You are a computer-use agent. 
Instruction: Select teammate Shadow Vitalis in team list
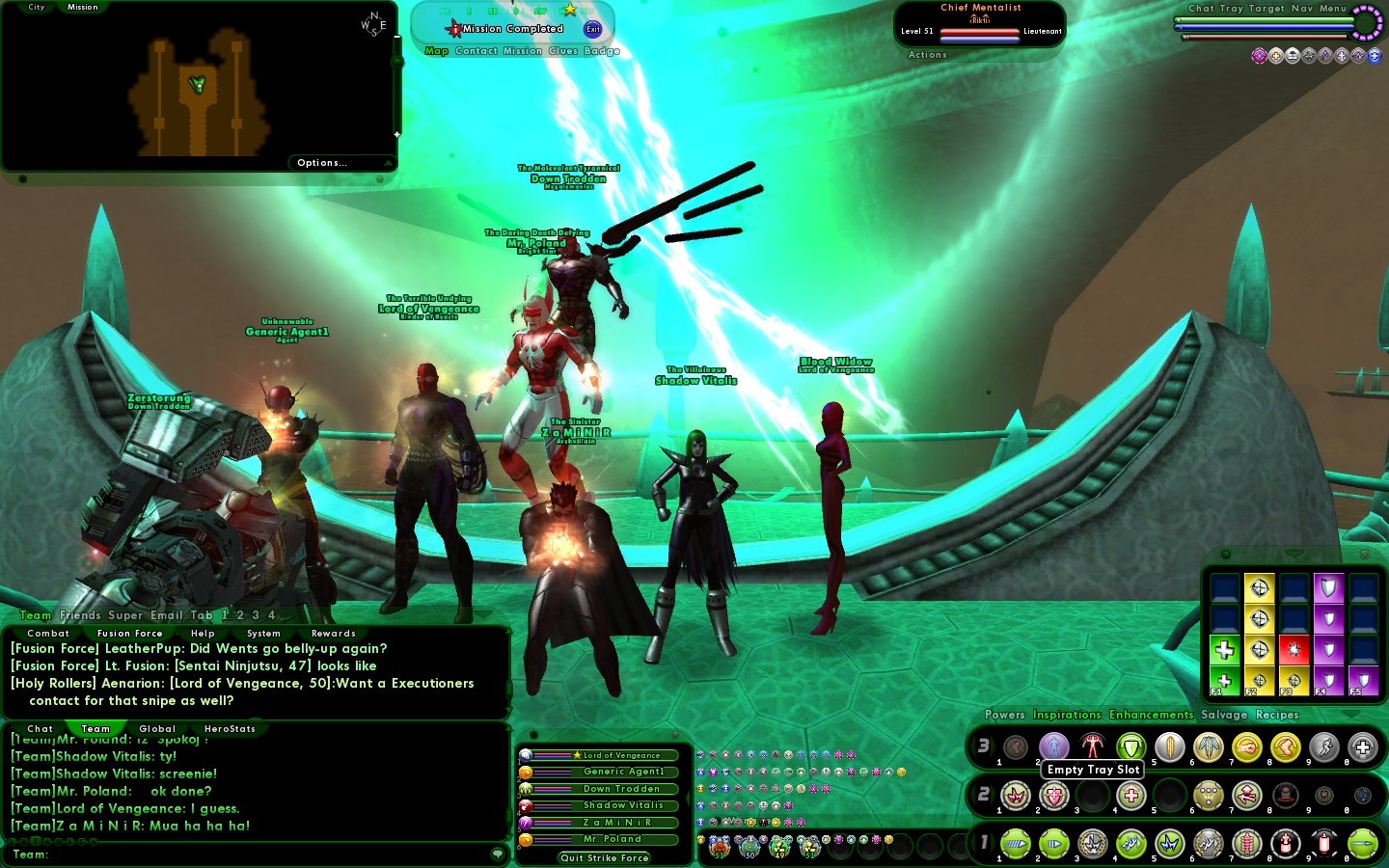tap(623, 805)
